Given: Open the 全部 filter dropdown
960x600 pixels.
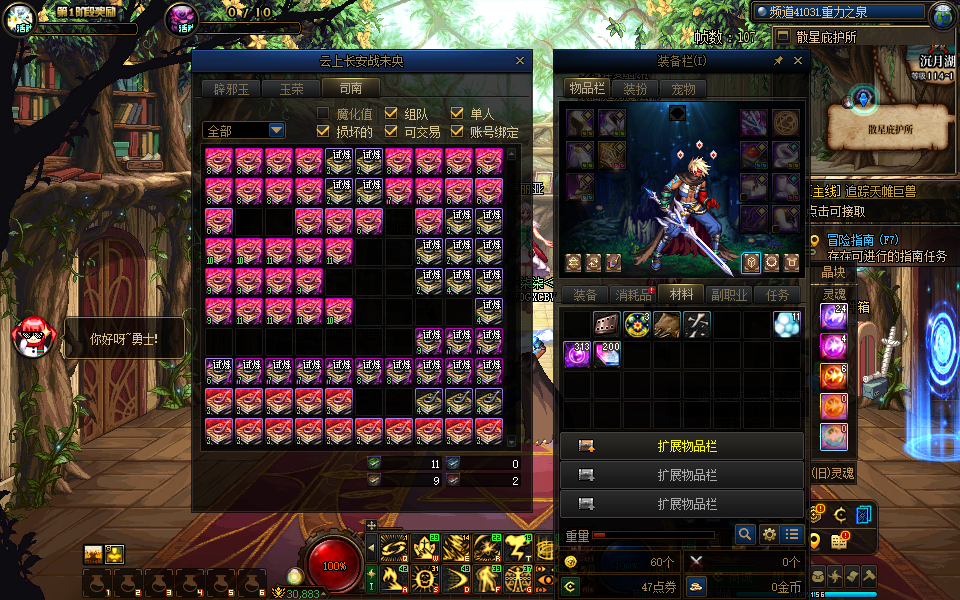Looking at the screenshot, I should pos(276,131).
